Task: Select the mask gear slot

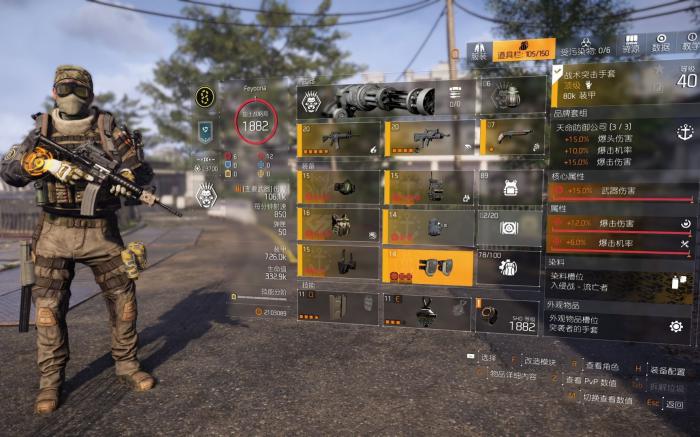Action: pos(339,187)
